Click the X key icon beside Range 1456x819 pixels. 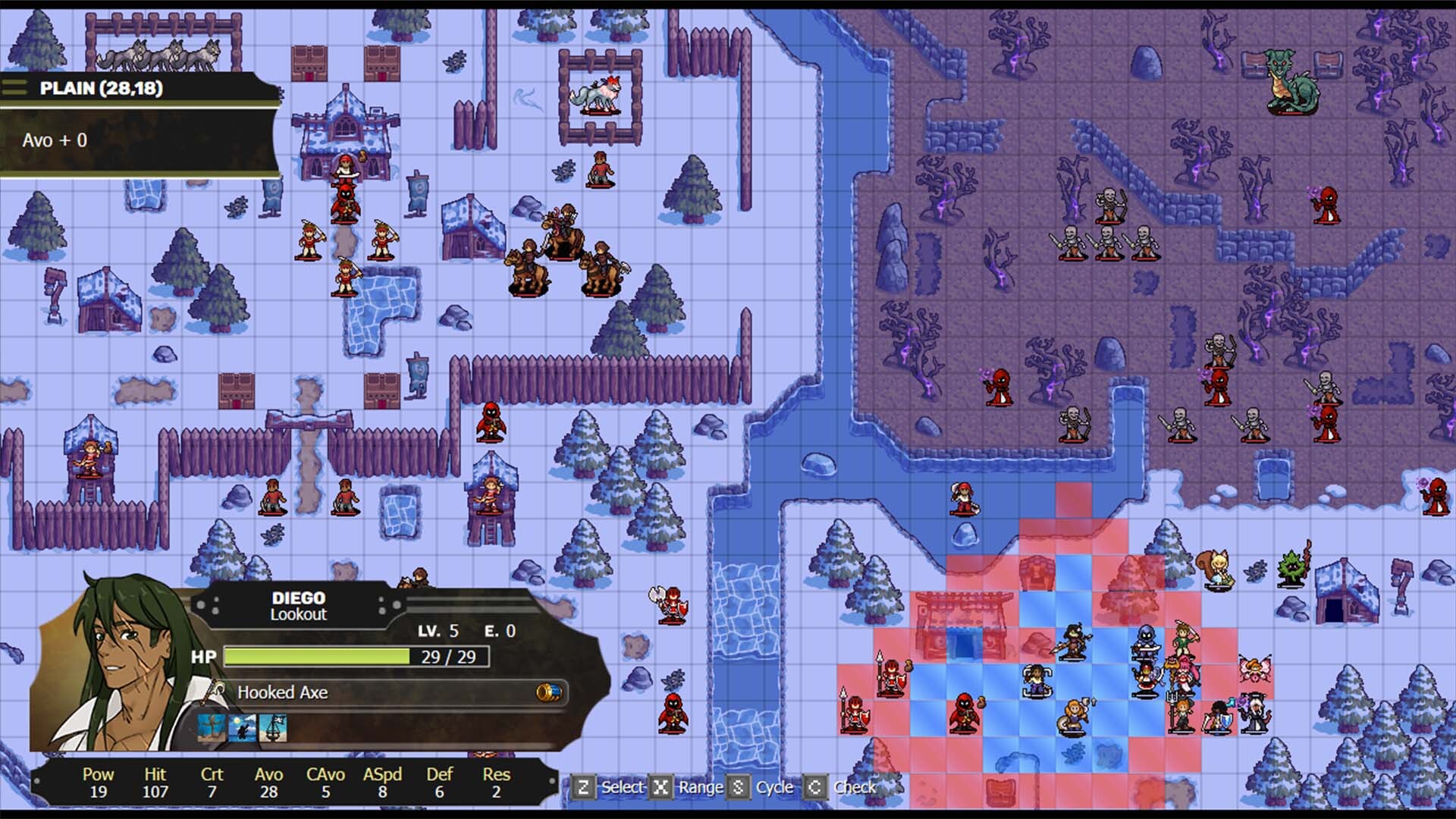(661, 788)
